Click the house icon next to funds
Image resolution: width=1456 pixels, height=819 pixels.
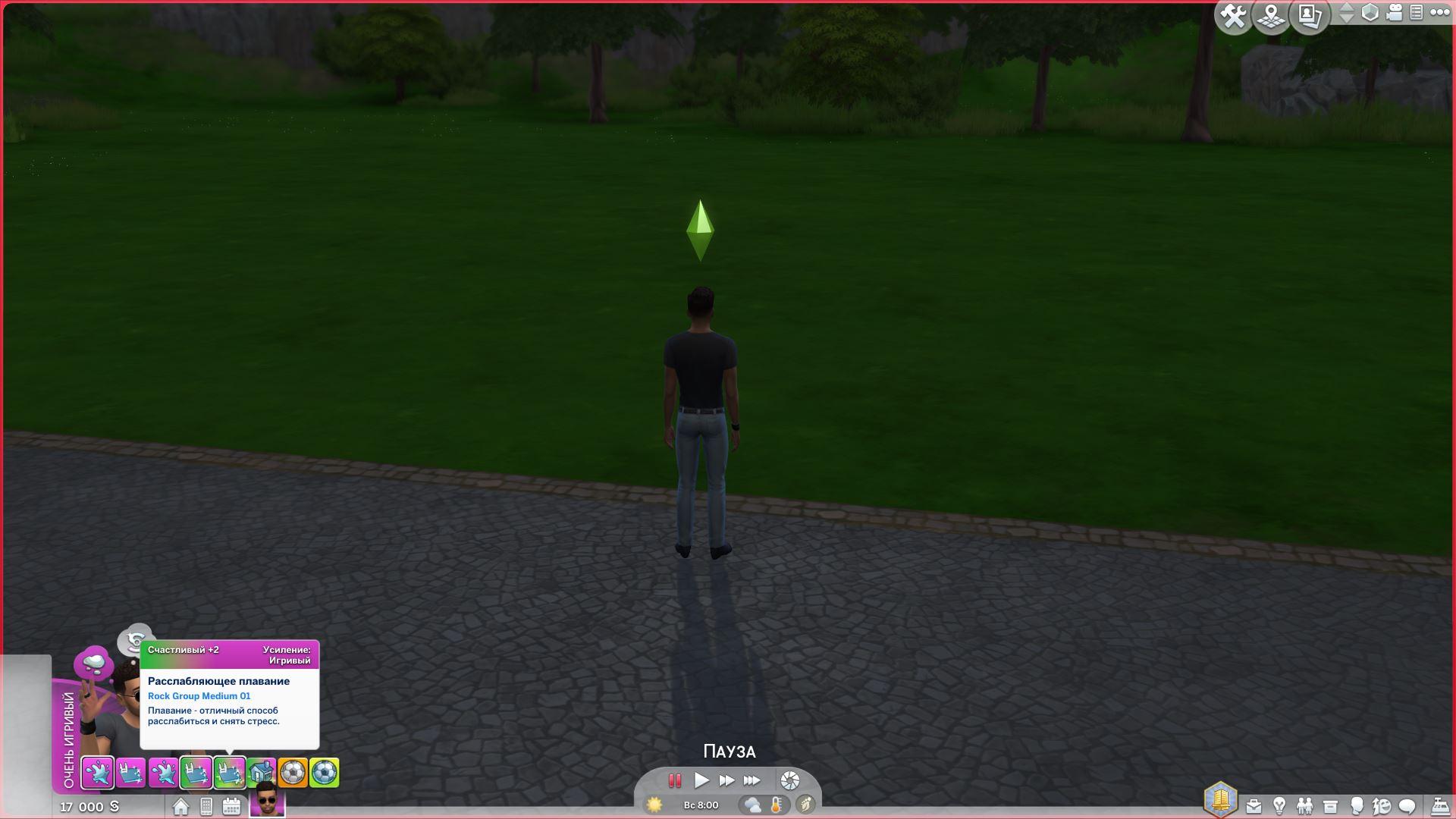(x=180, y=807)
